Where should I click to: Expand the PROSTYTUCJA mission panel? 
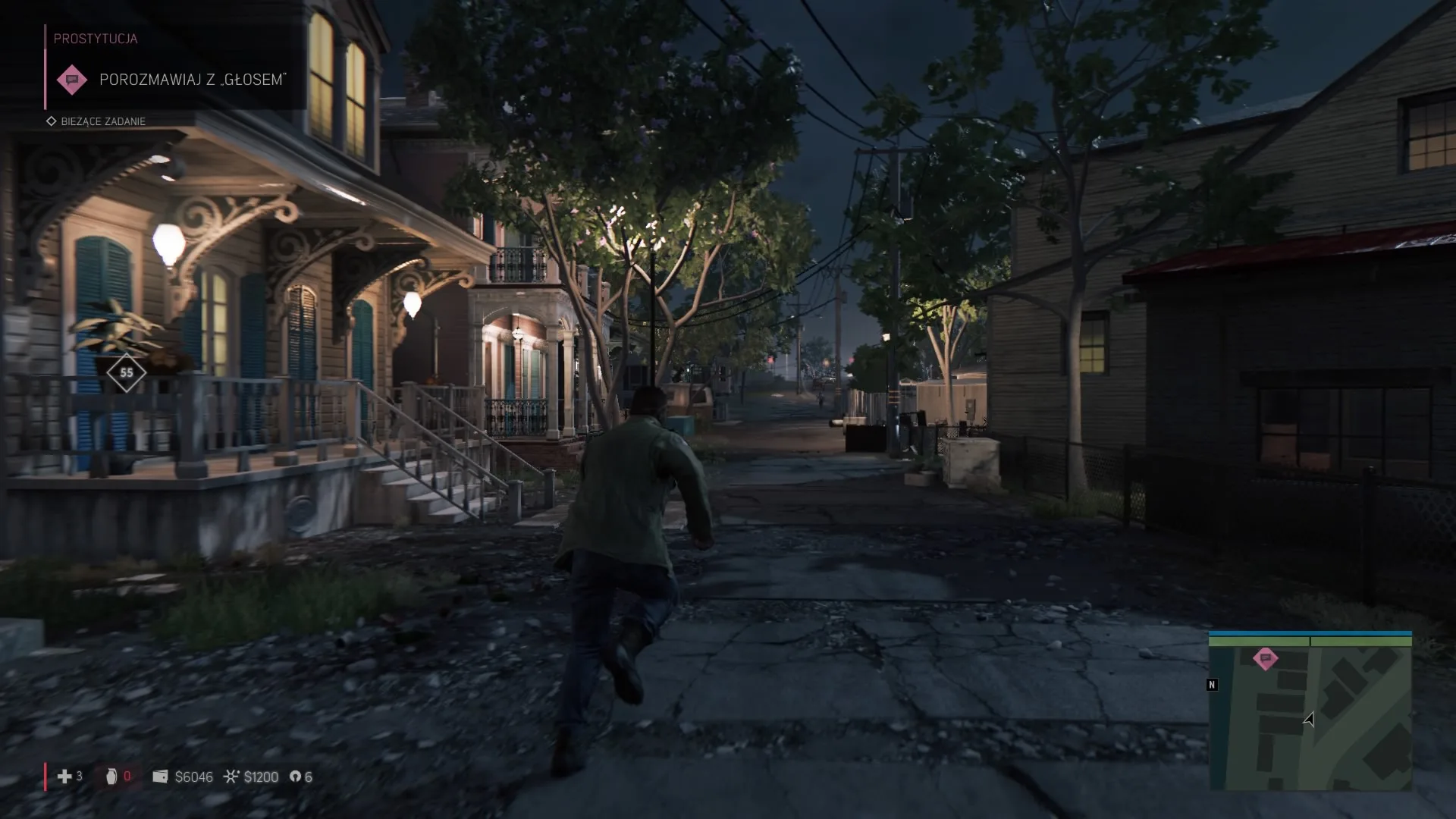point(95,38)
